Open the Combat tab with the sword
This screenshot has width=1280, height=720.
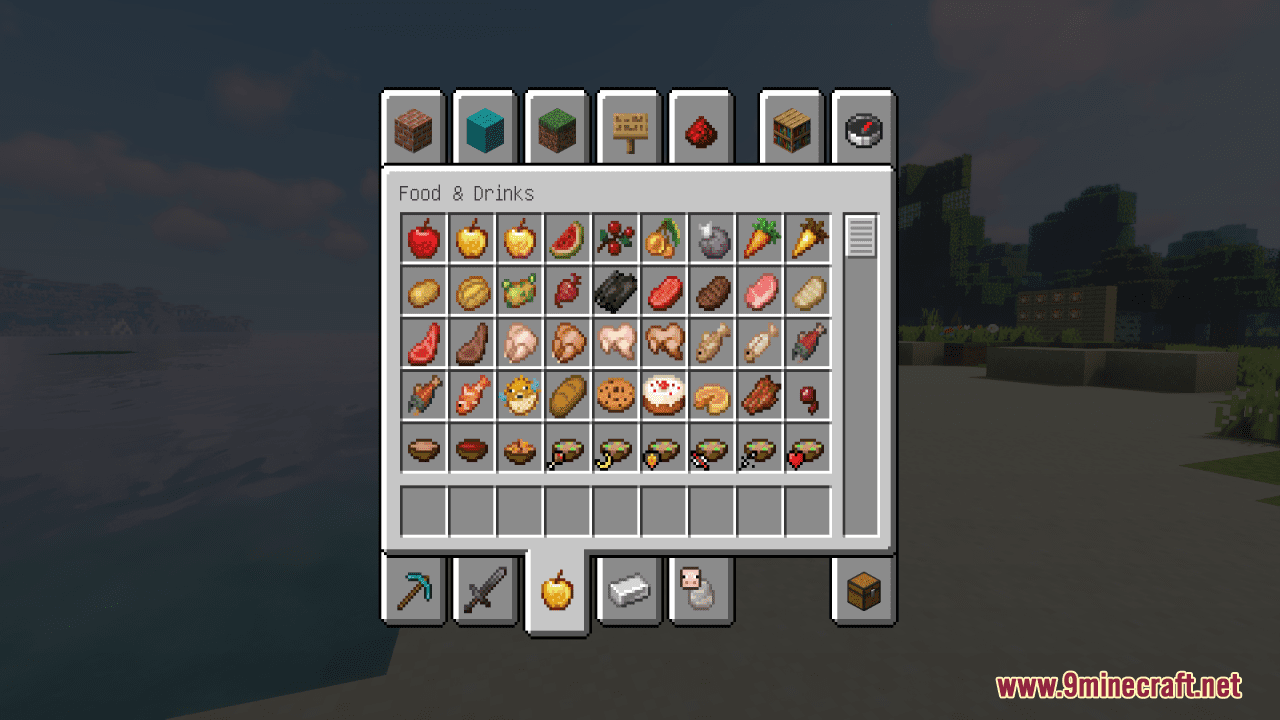point(486,590)
